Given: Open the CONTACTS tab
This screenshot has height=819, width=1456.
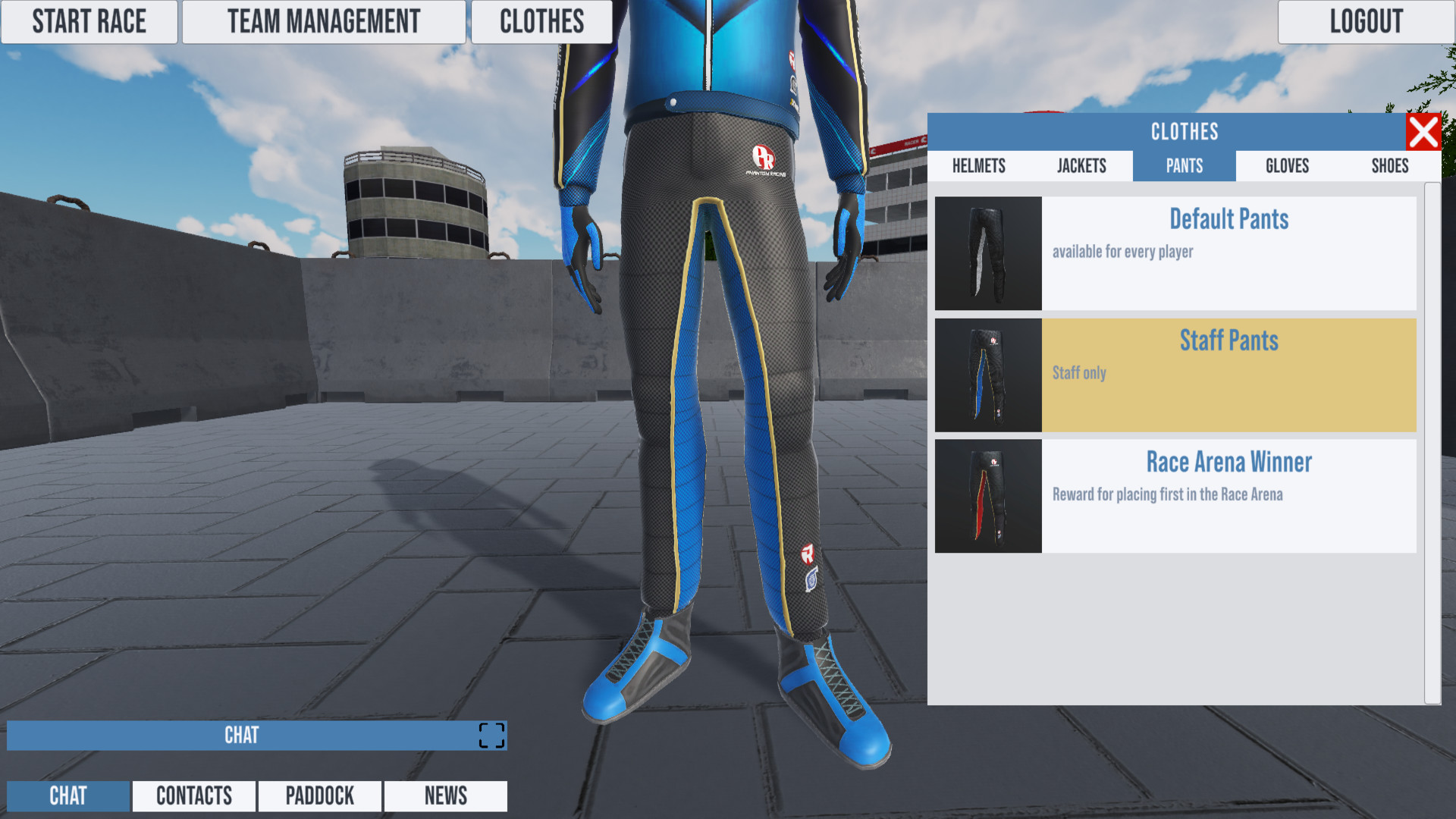Looking at the screenshot, I should [x=193, y=796].
